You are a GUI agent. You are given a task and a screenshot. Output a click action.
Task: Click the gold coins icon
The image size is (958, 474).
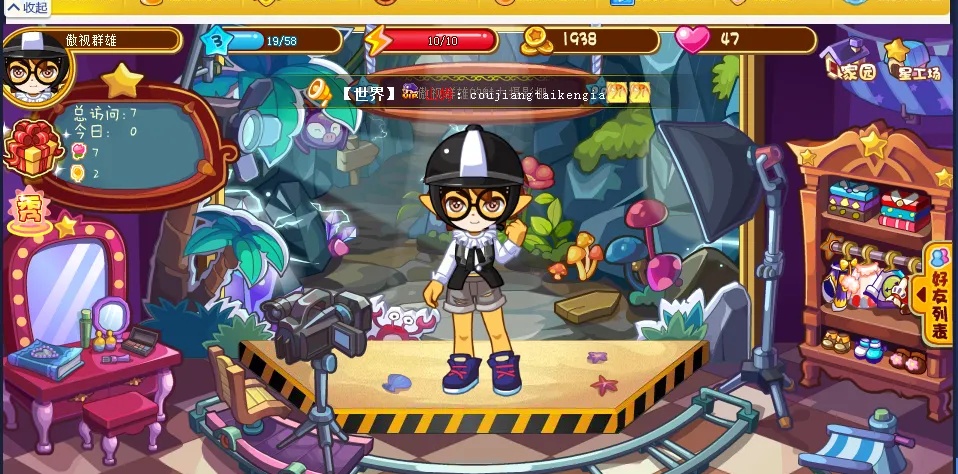click(x=538, y=40)
